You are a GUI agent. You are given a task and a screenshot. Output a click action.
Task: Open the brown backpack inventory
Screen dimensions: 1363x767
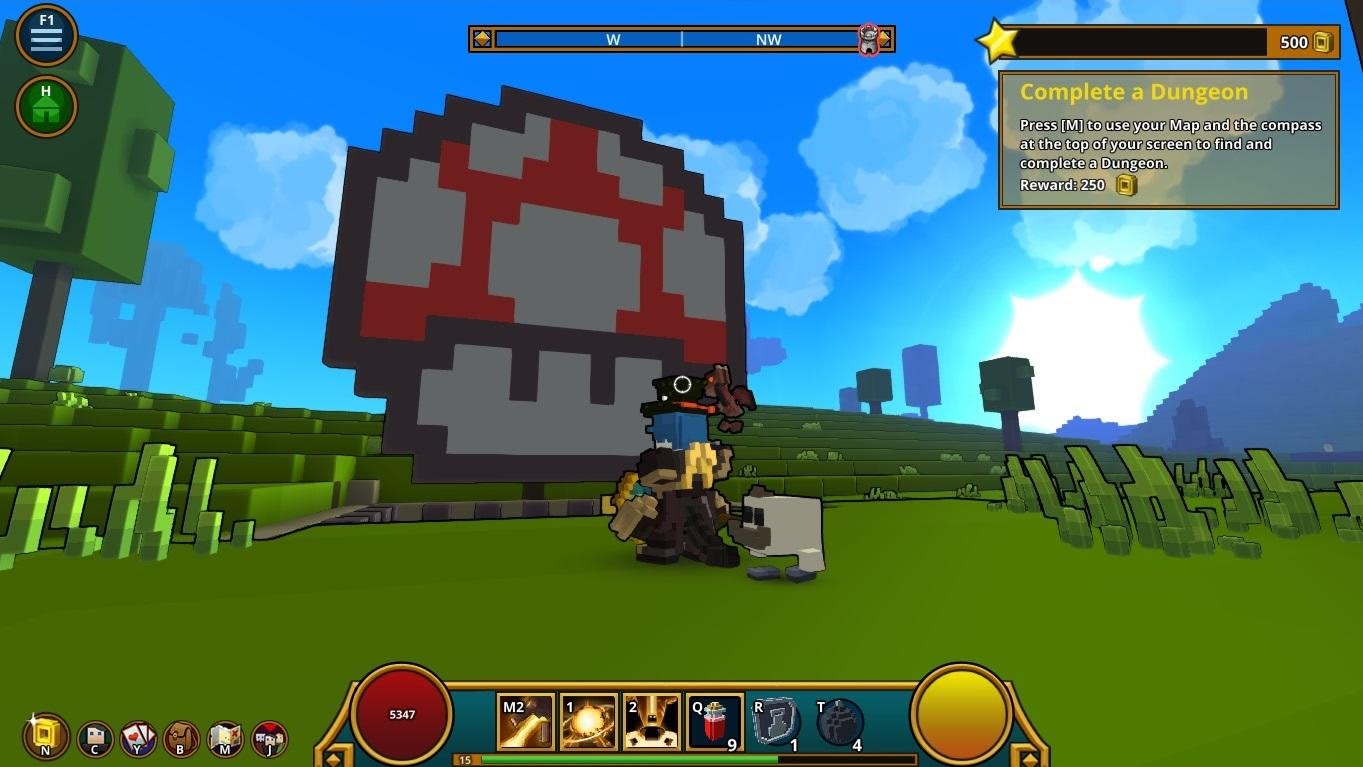pos(182,739)
